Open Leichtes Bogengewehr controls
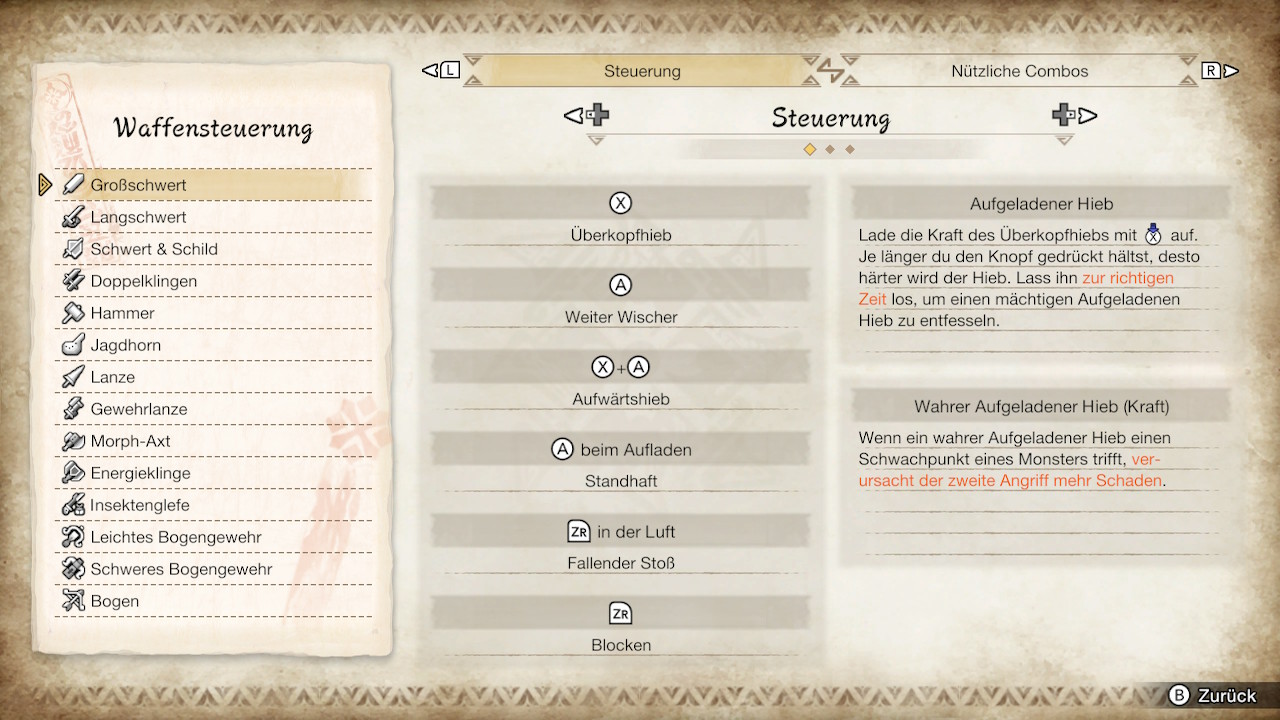The width and height of the screenshot is (1280, 720). (175, 537)
